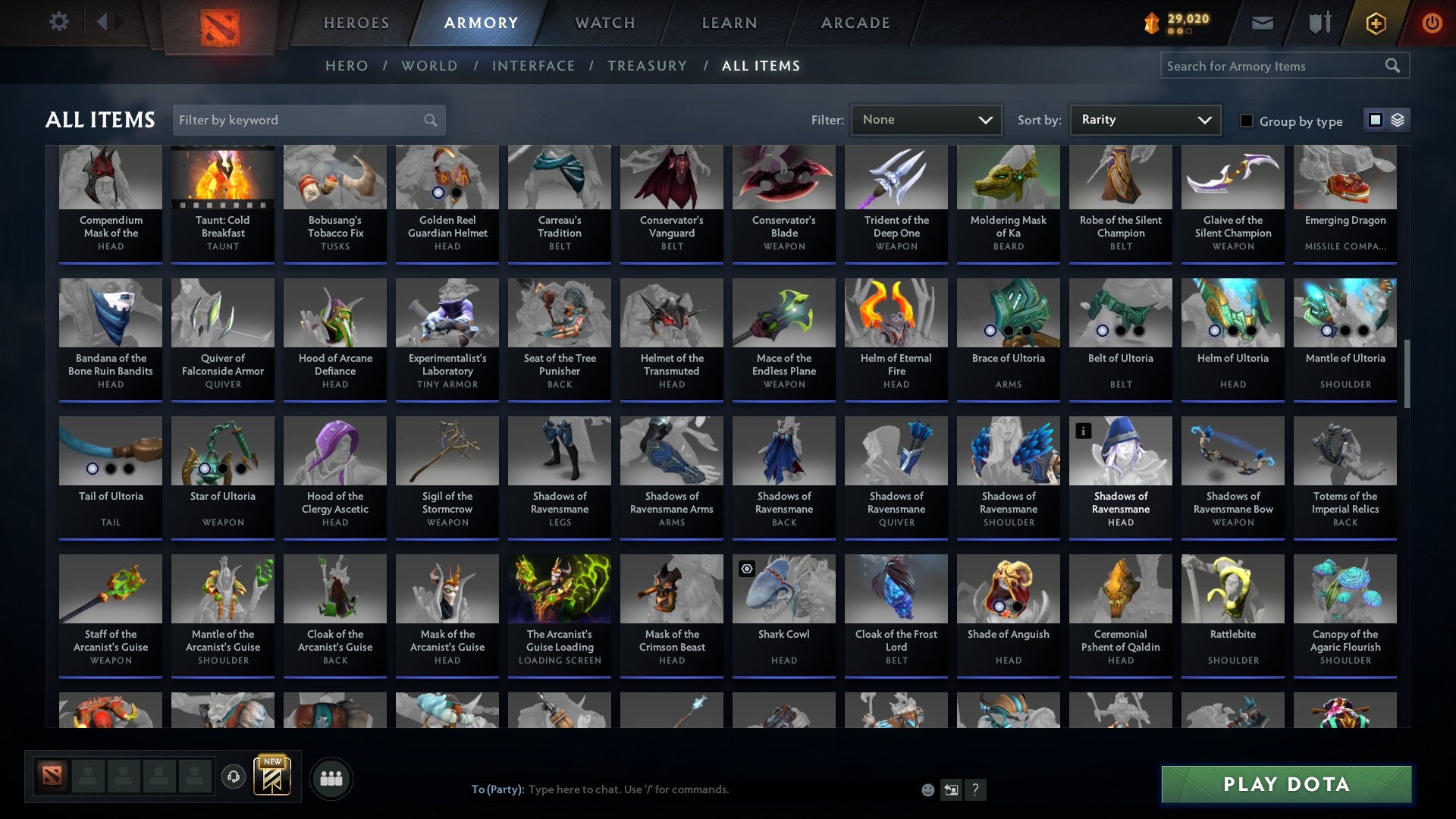The height and width of the screenshot is (819, 1456).
Task: Open the TREASURY breadcrumb section
Action: point(648,66)
